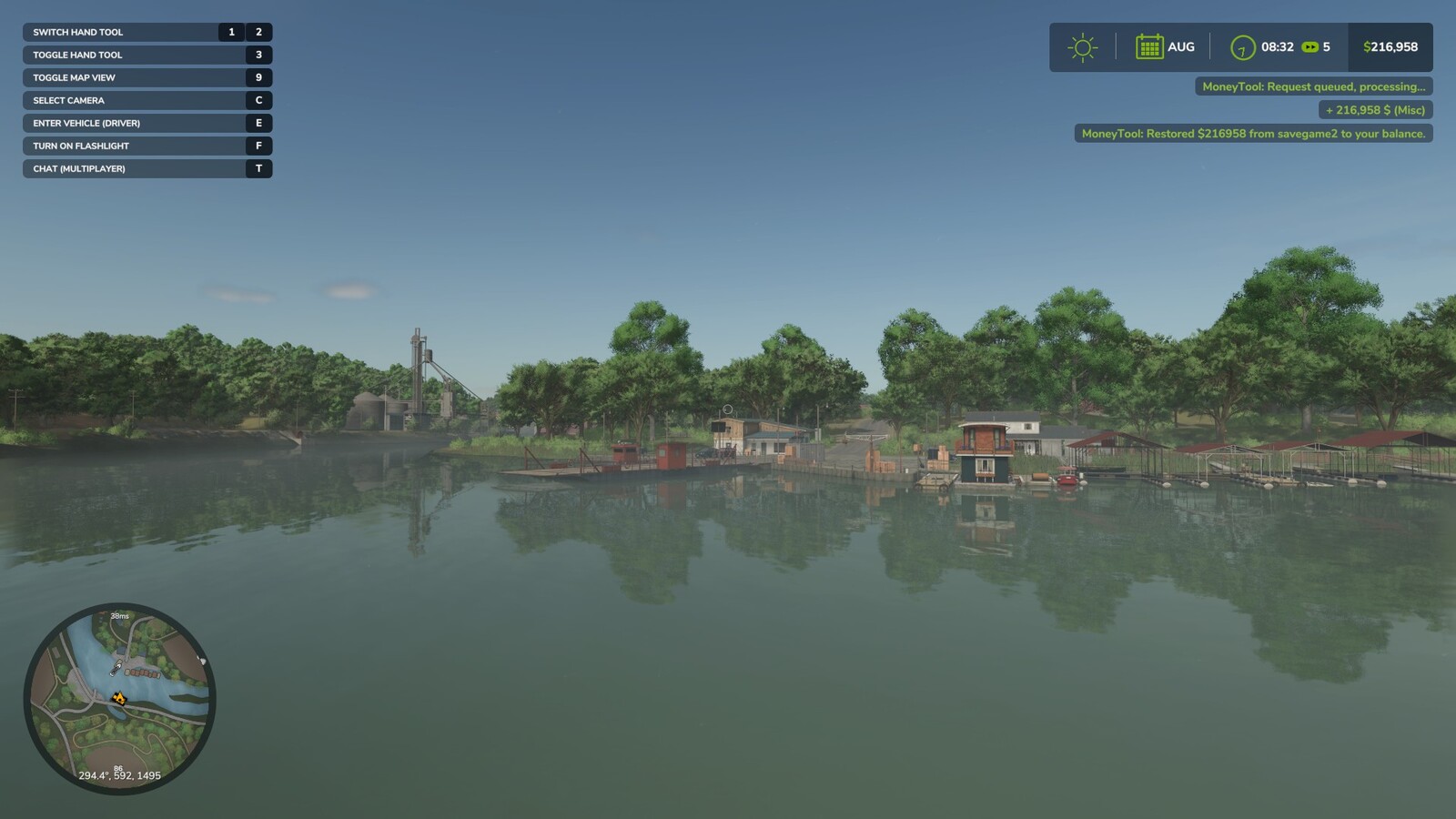This screenshot has height=819, width=1456.
Task: Select the key badge 2 for Switch Hand Tool
Action: pos(258,32)
